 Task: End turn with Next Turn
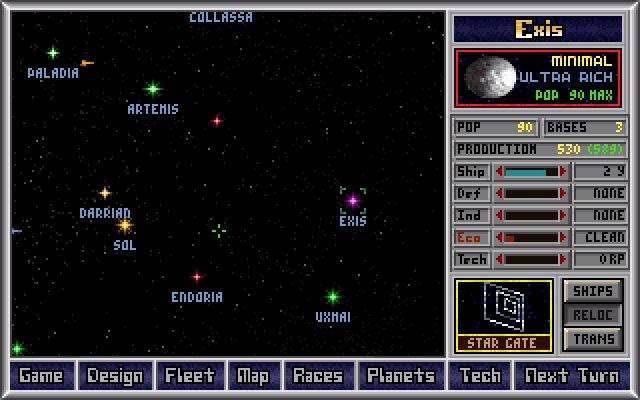[x=572, y=376]
